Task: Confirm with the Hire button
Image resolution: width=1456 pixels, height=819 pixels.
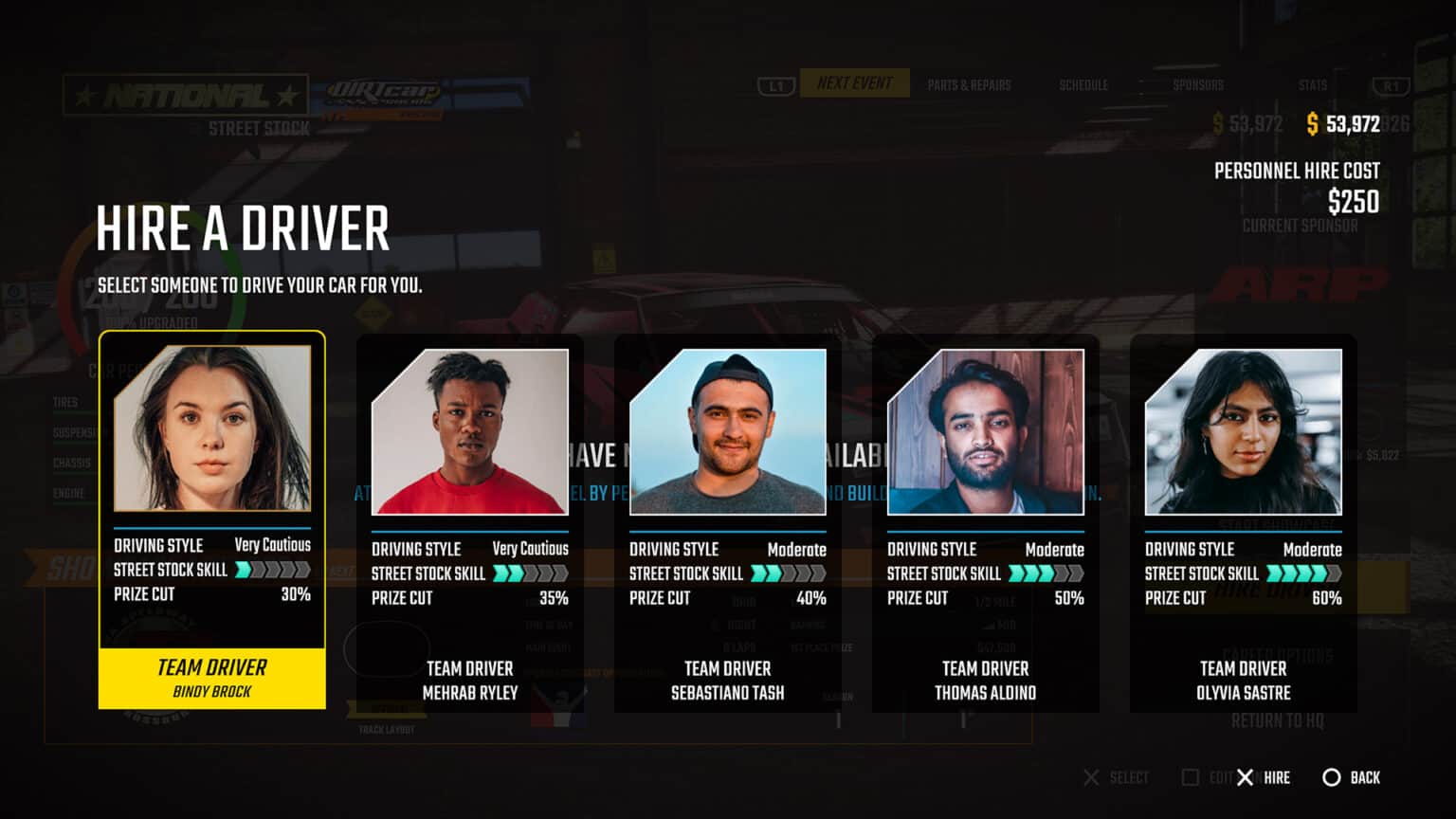Action: (1264, 777)
